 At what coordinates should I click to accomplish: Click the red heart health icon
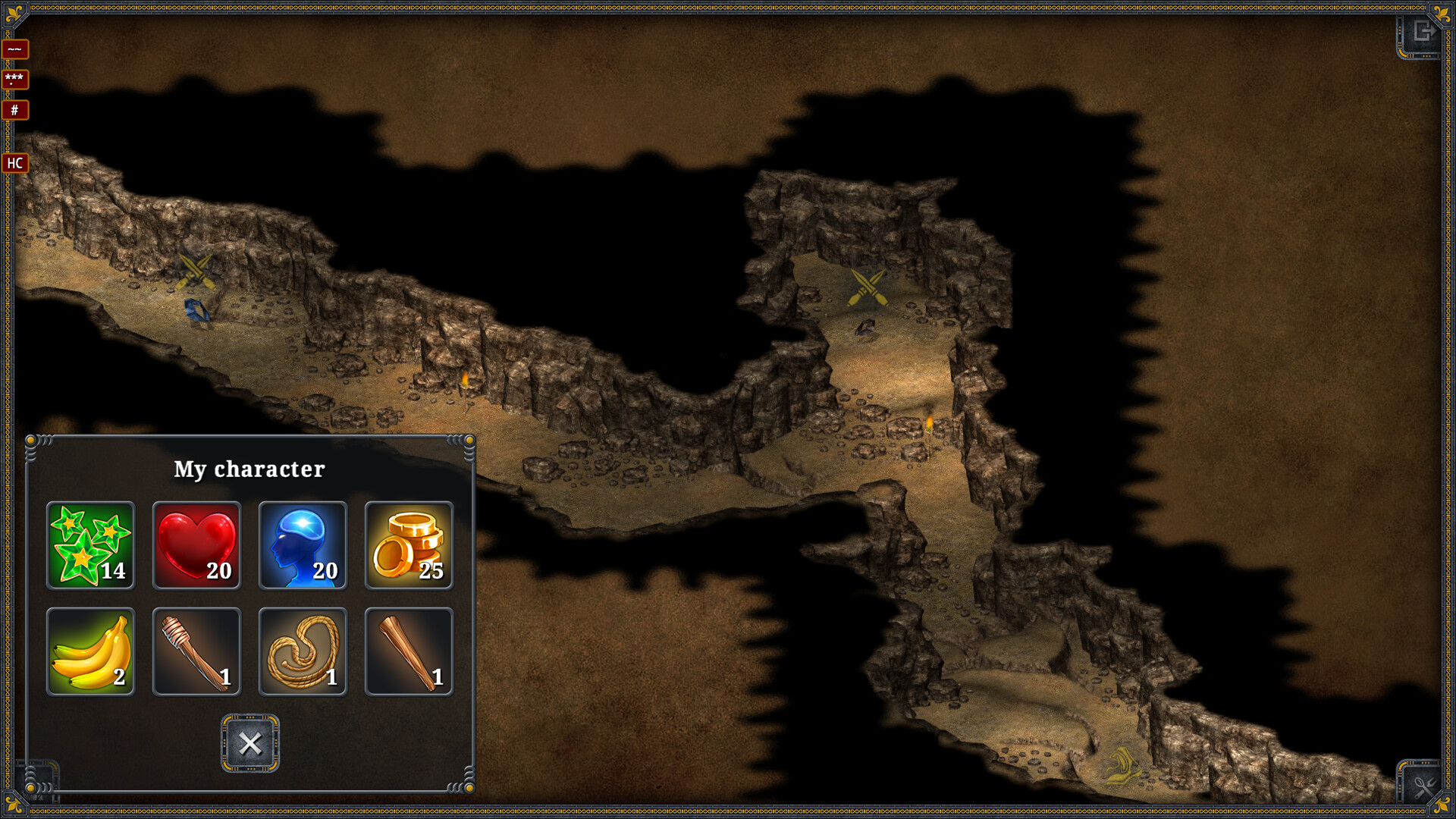tap(196, 545)
